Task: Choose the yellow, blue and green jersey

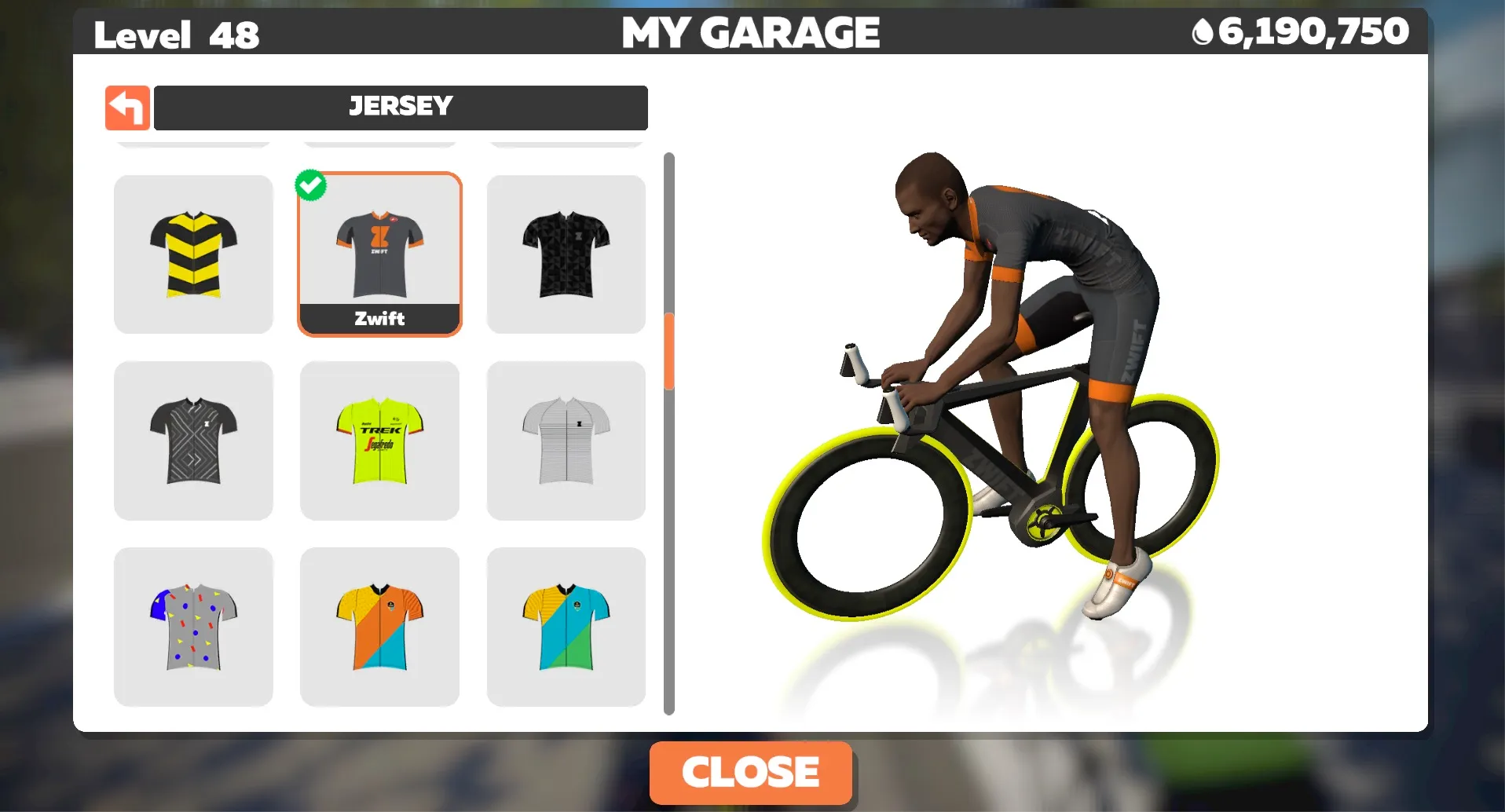Action: [566, 627]
